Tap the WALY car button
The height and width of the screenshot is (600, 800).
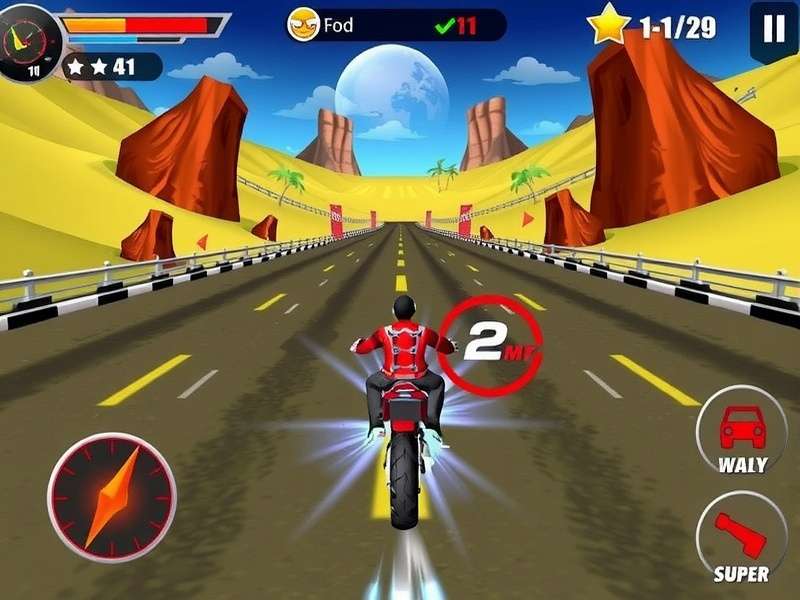(741, 431)
